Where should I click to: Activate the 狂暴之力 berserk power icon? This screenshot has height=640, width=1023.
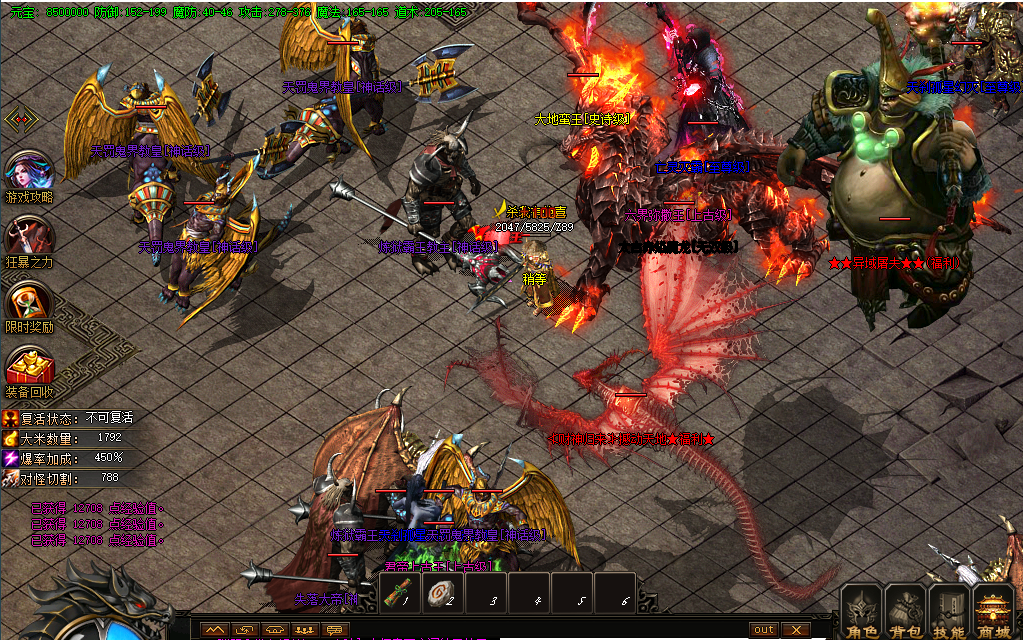point(29,238)
